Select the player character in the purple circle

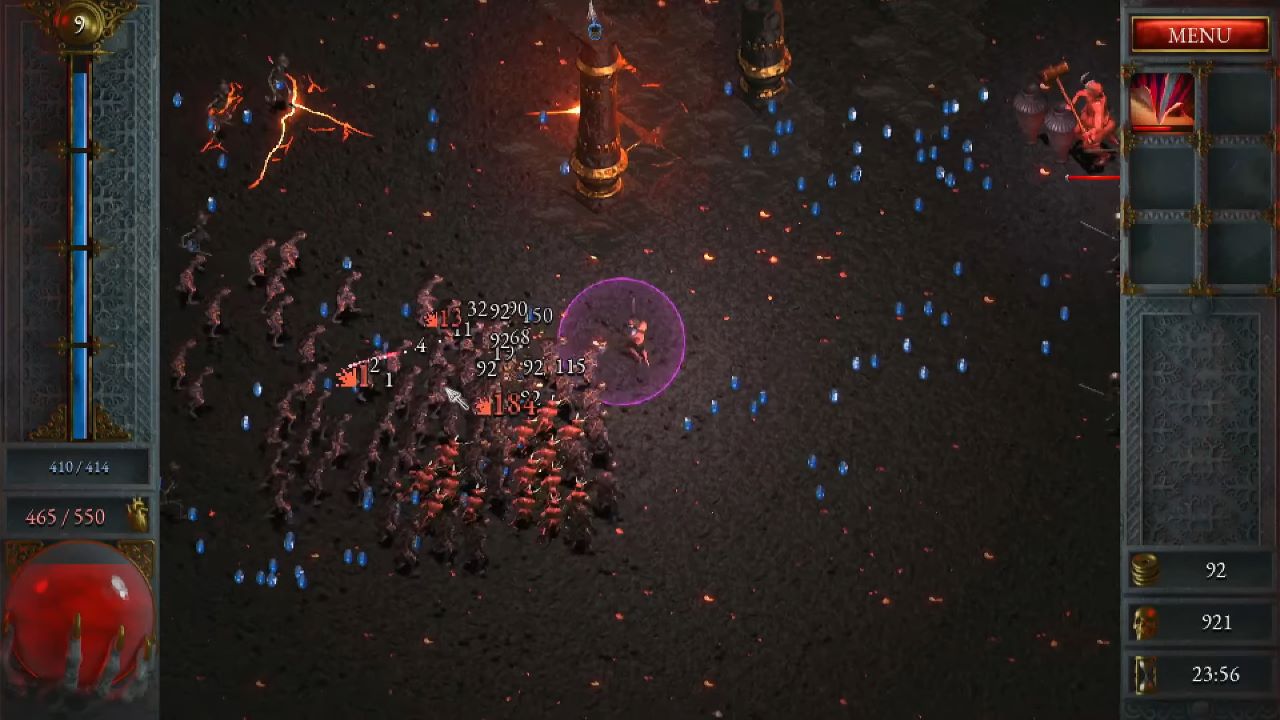click(x=634, y=335)
